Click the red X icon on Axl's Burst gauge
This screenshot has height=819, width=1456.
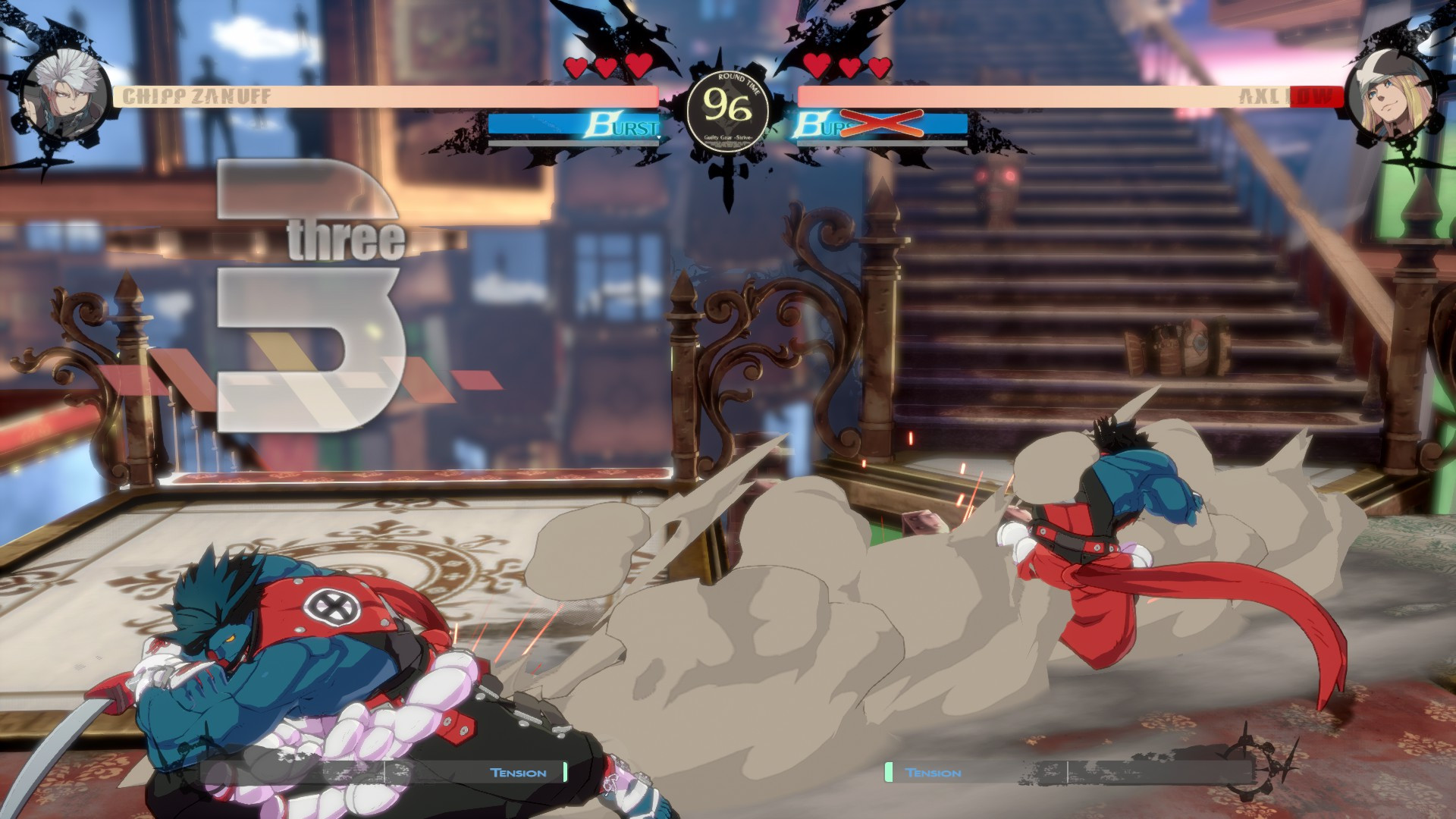tap(882, 124)
